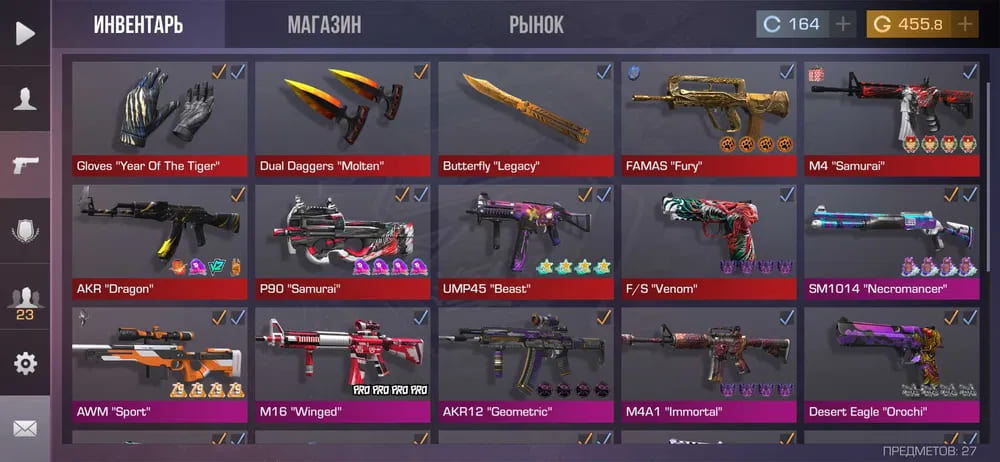Select the Butterfly "Legacy" knife
1000x462 pixels.
coord(526,118)
